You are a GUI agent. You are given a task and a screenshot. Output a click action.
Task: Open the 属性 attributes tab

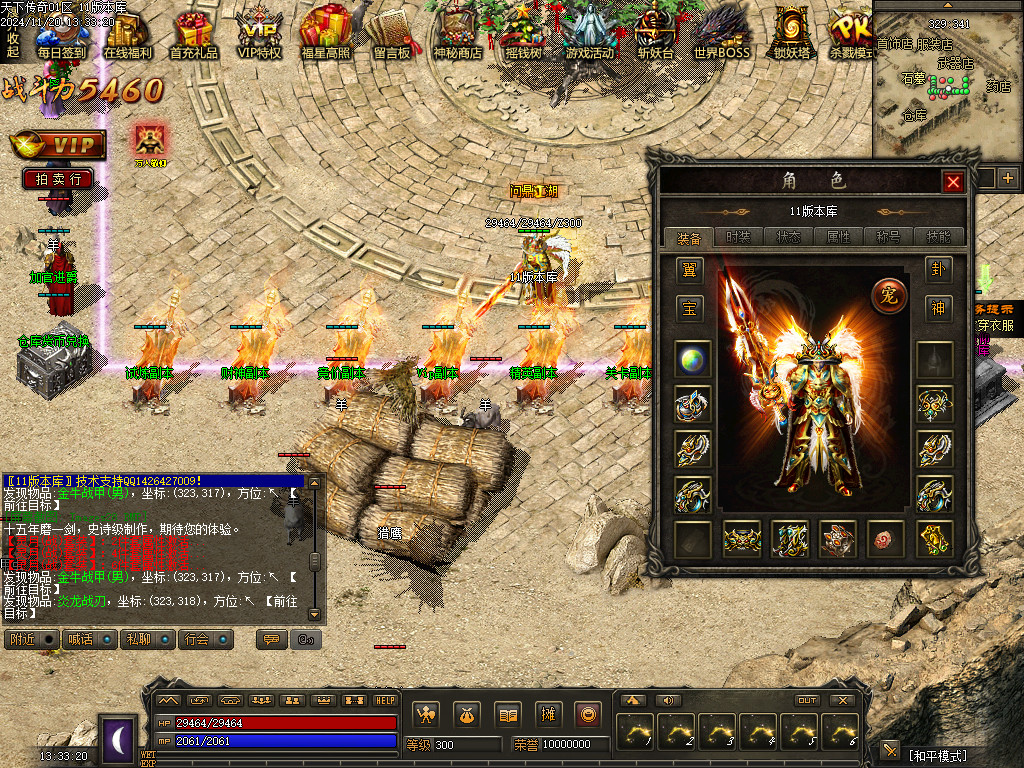(x=839, y=237)
